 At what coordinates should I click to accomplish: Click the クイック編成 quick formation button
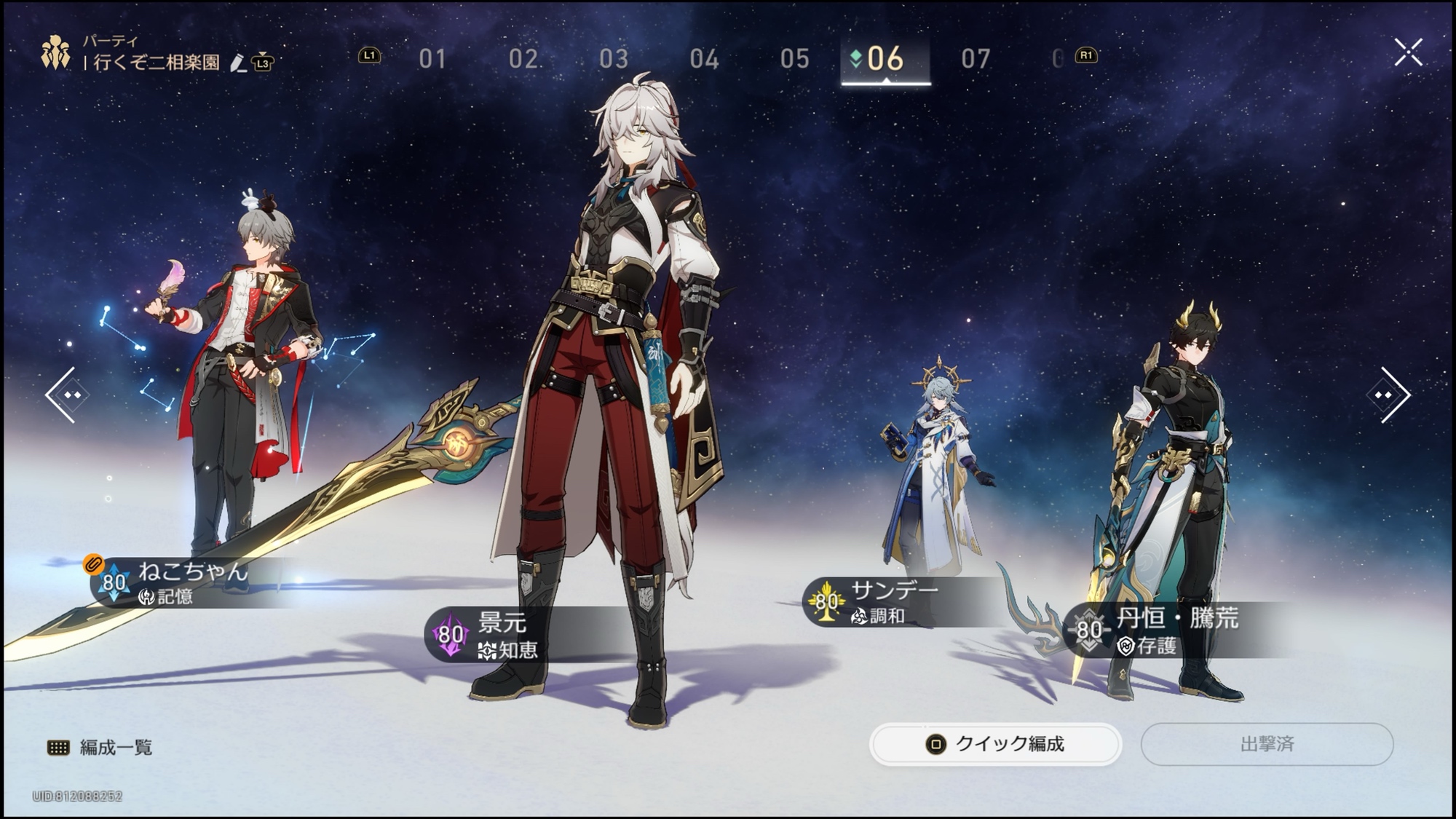click(995, 744)
